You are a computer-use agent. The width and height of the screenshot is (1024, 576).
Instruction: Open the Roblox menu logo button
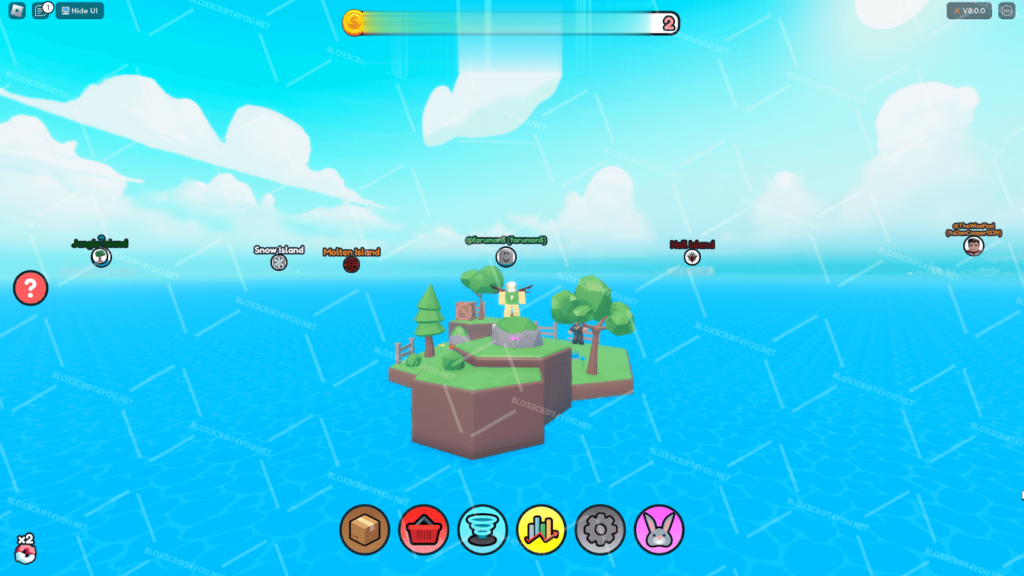17,11
